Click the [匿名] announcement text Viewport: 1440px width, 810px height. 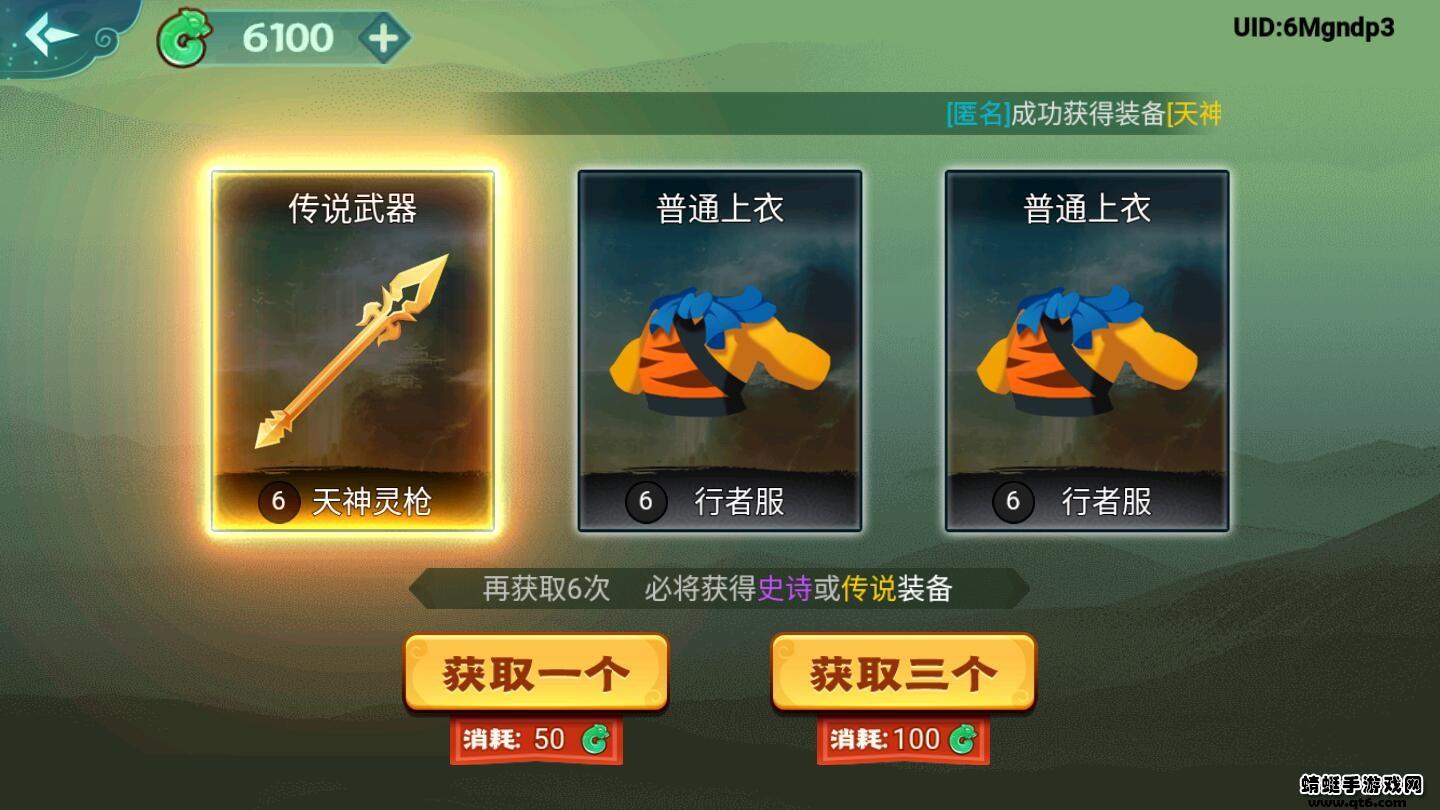coord(975,114)
